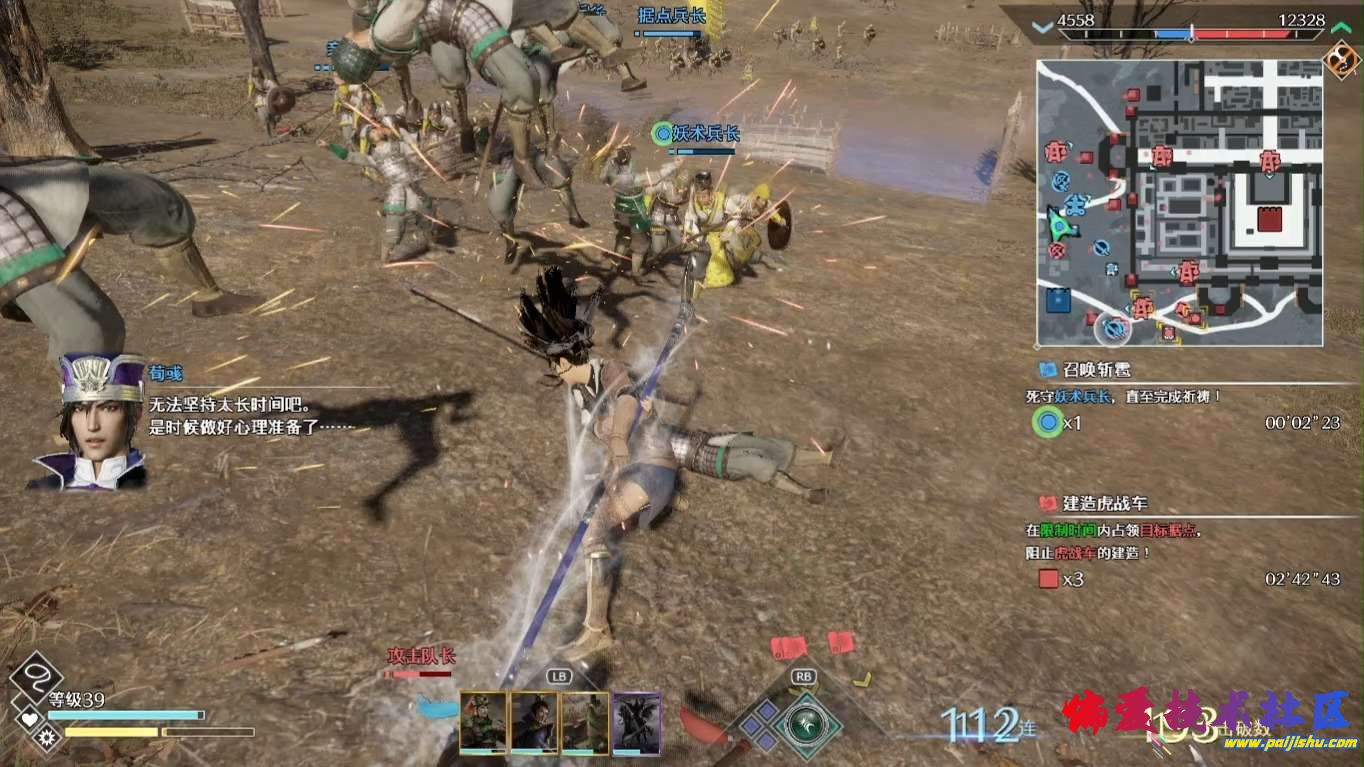Viewport: 1364px width, 767px height.
Task: Click the blue down-chevron beside 4558
Action: click(1043, 27)
